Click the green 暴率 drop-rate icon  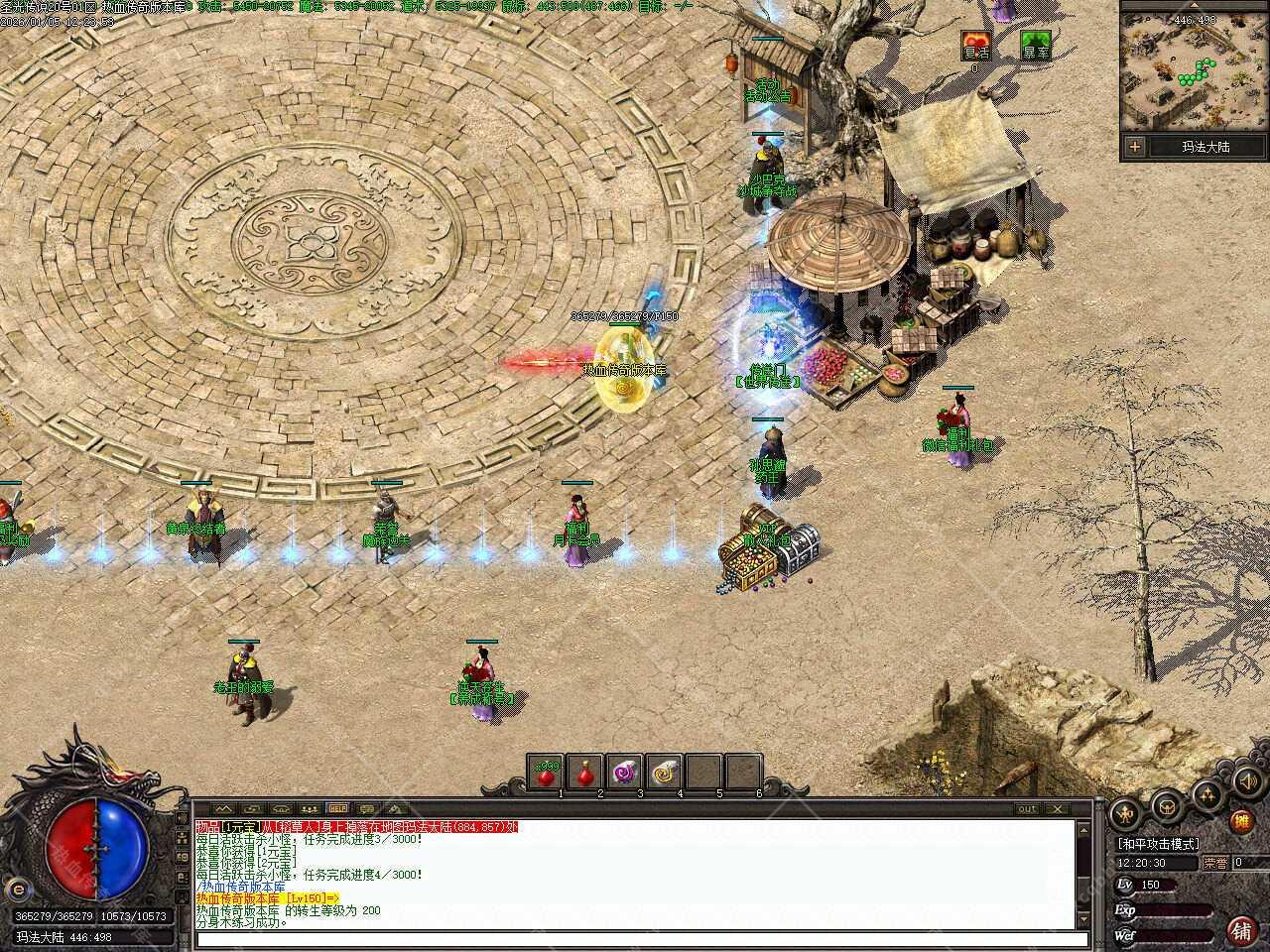click(1036, 46)
